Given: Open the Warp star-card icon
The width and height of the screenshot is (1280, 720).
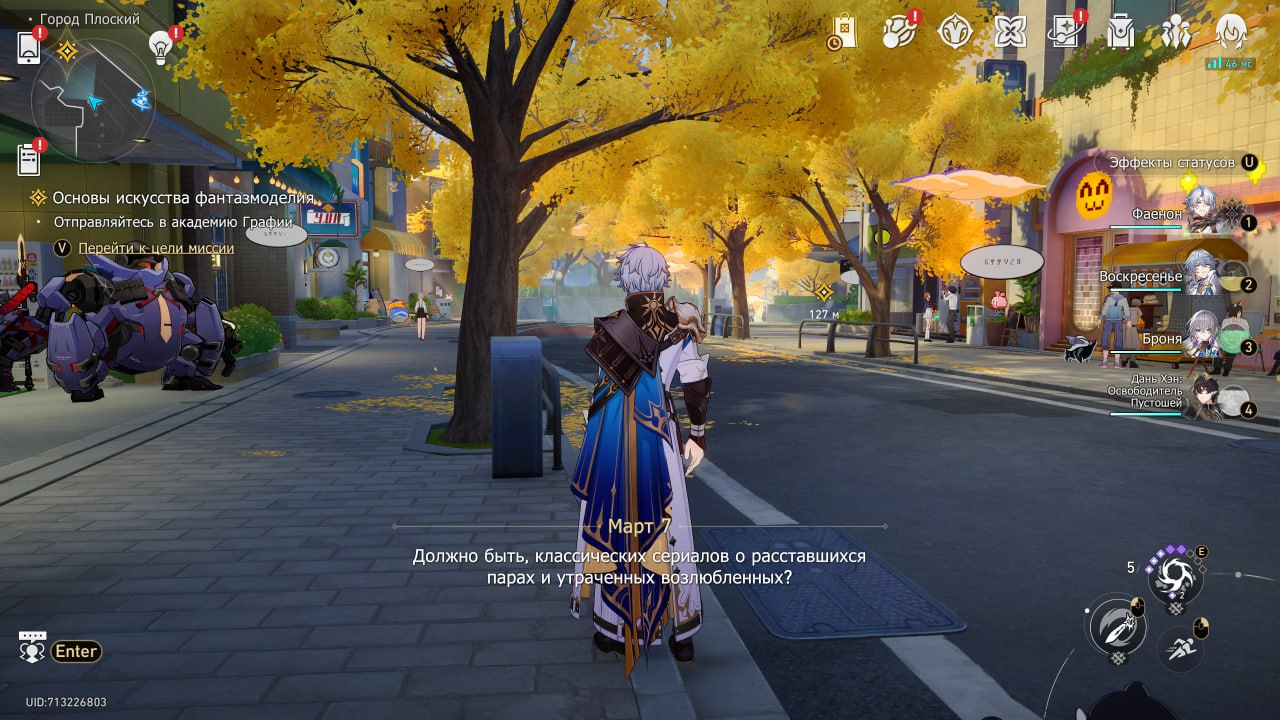Looking at the screenshot, I should coord(1066,32).
